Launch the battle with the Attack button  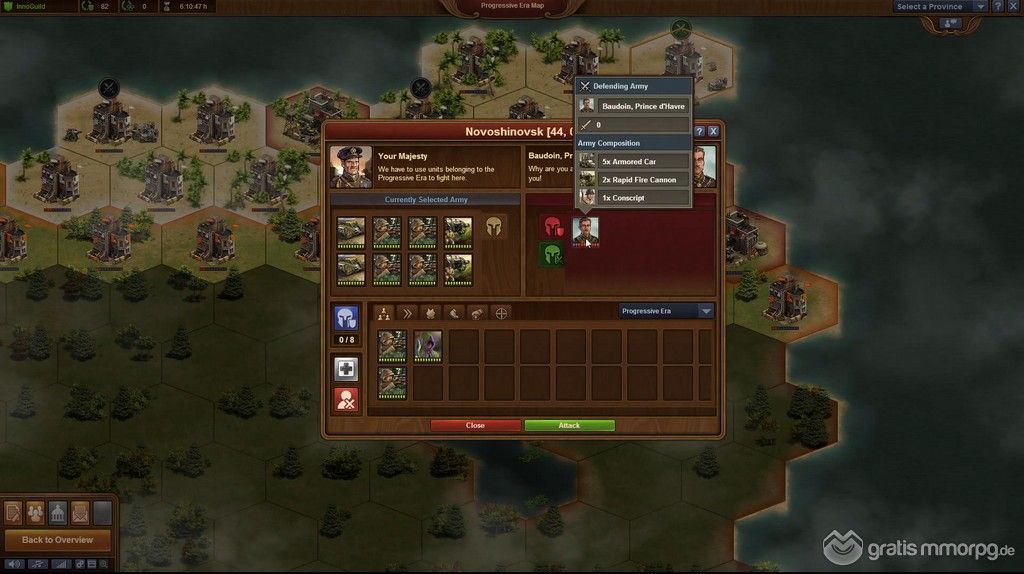tap(569, 425)
